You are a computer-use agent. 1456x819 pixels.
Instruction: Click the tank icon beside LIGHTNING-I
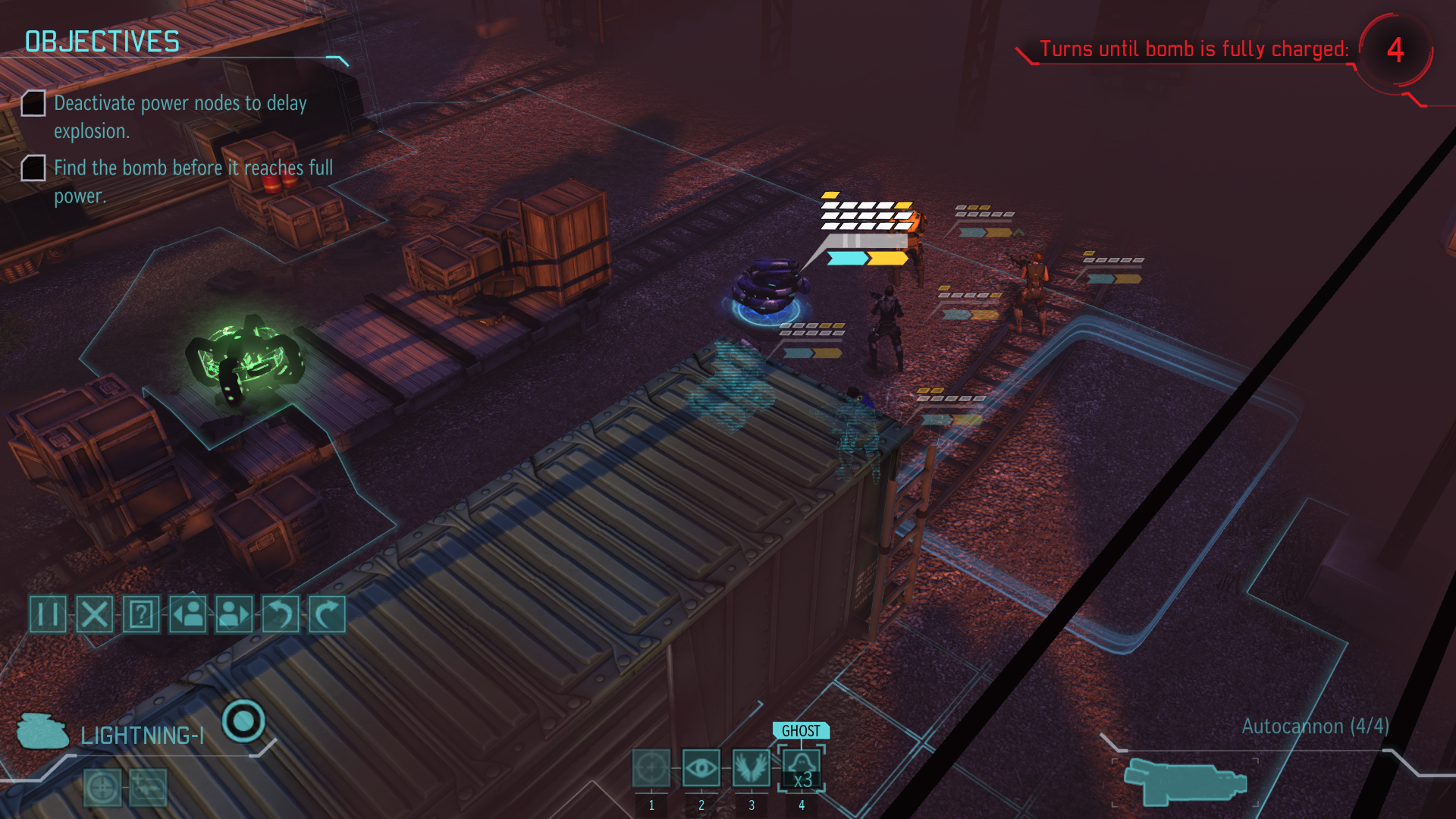[x=42, y=731]
